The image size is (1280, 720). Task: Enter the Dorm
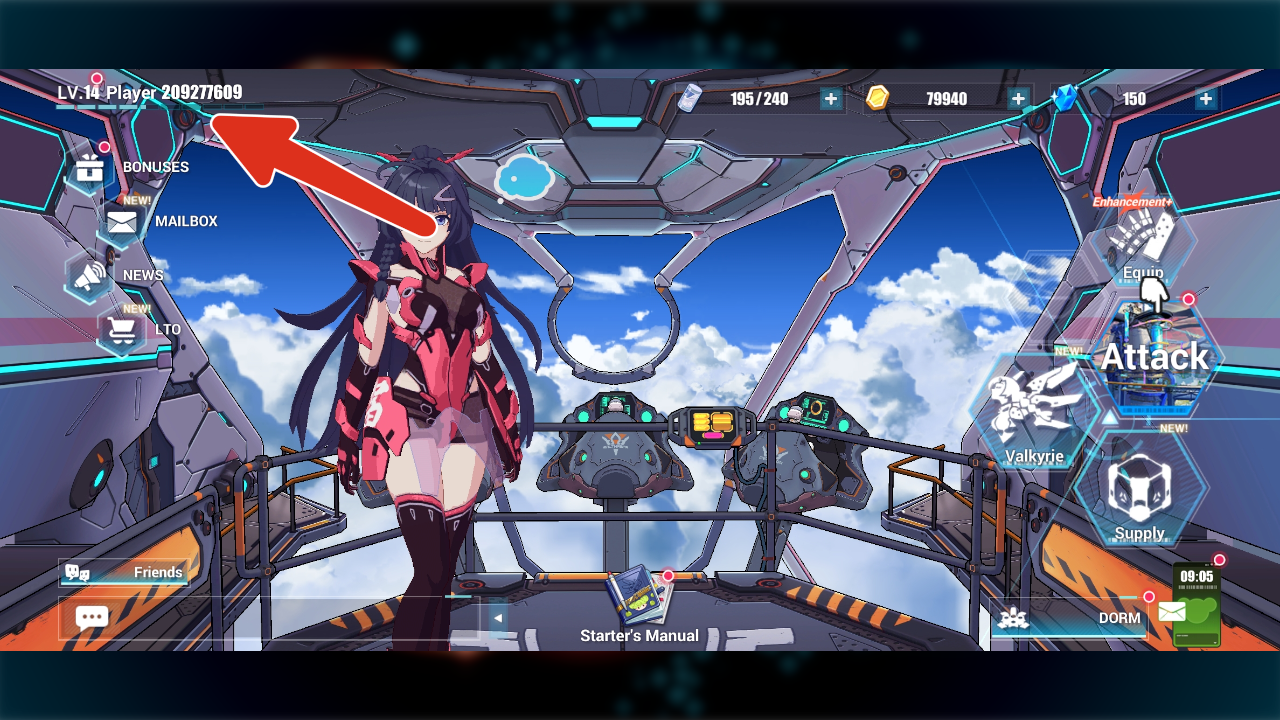tap(1068, 618)
